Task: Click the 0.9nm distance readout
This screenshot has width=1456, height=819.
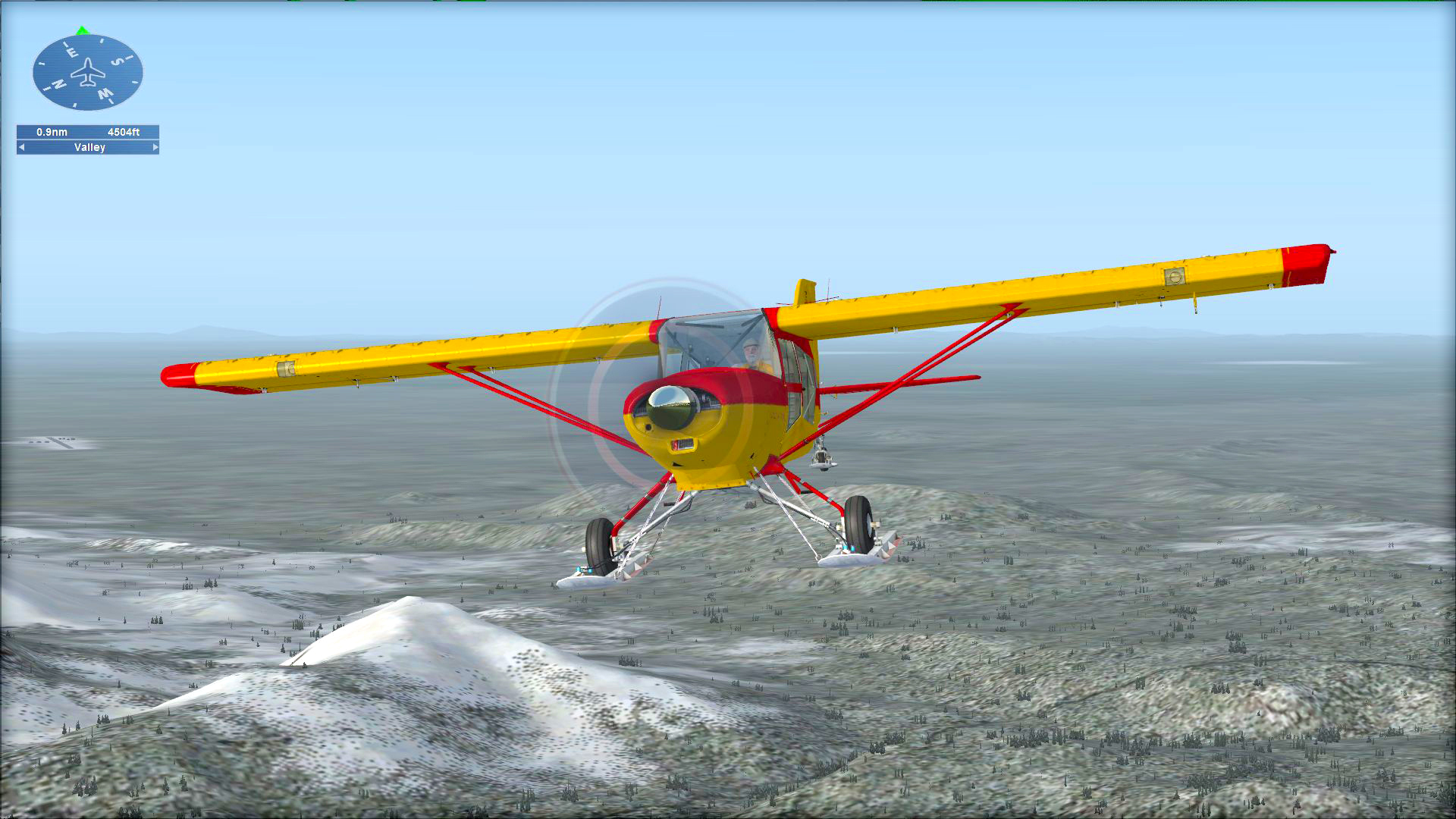Action: point(52,132)
